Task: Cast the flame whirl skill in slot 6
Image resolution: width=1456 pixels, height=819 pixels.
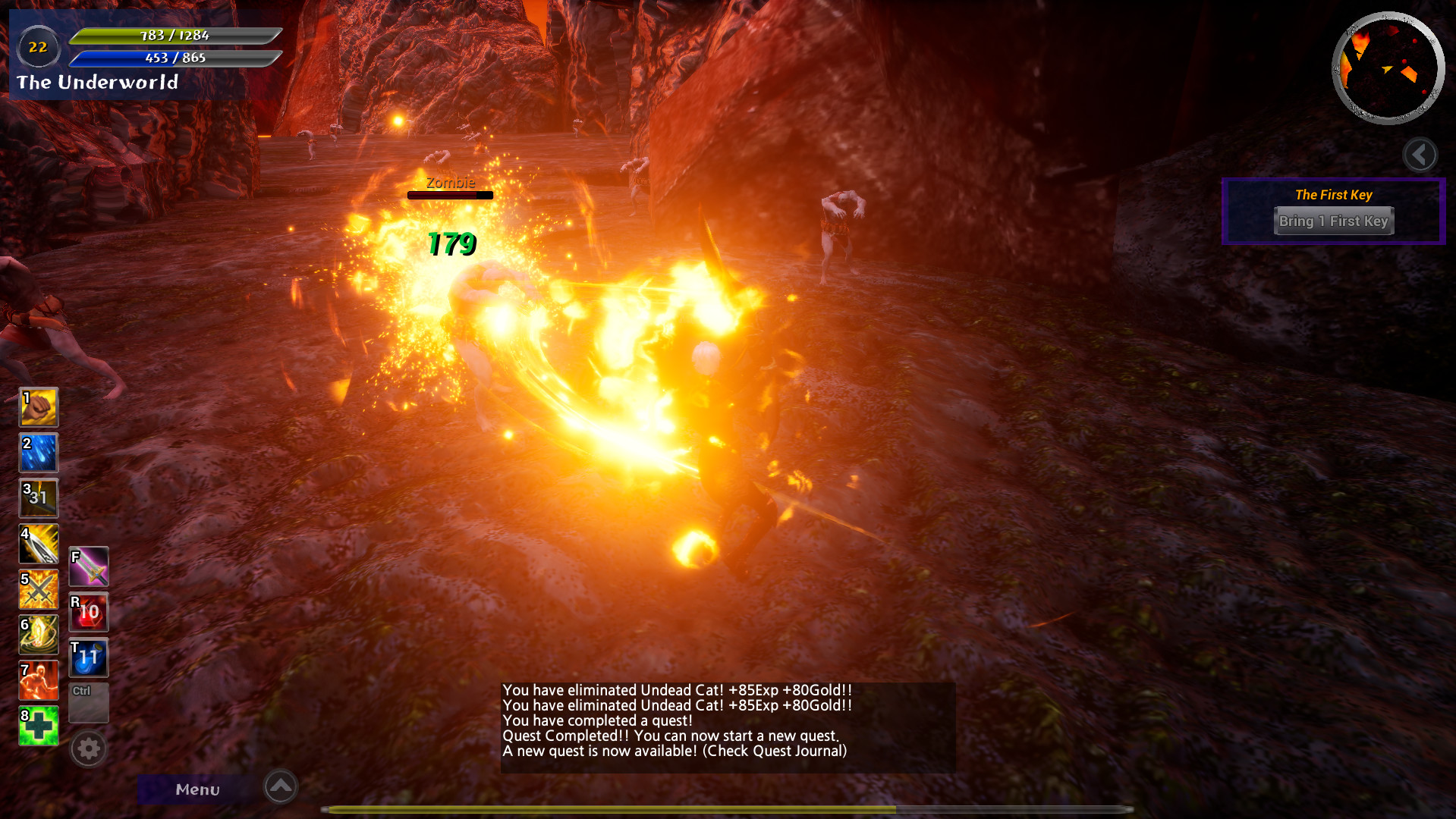Action: pyautogui.click(x=38, y=635)
